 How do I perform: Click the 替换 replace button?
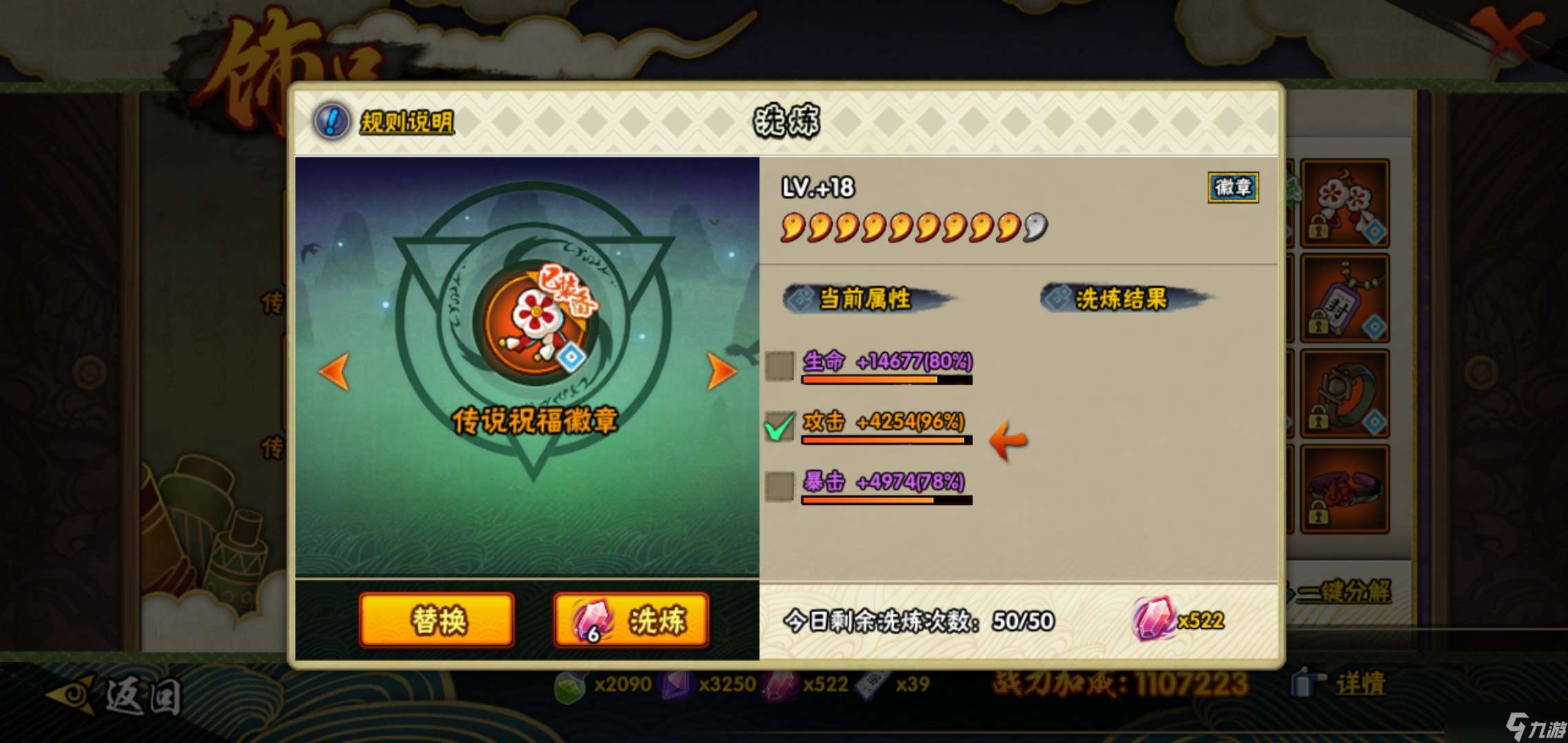437,621
